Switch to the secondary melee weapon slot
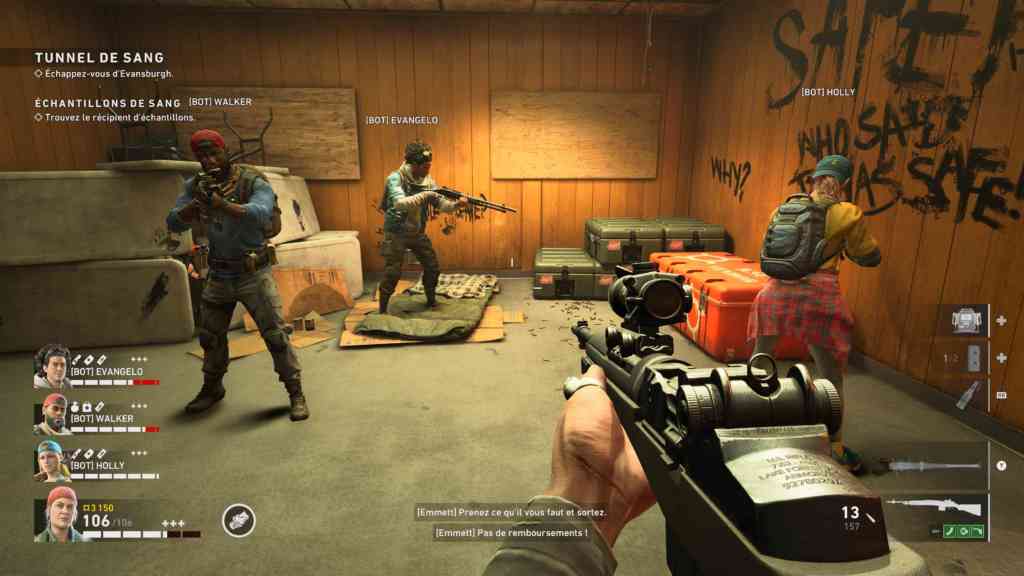The image size is (1024, 576). [934, 466]
